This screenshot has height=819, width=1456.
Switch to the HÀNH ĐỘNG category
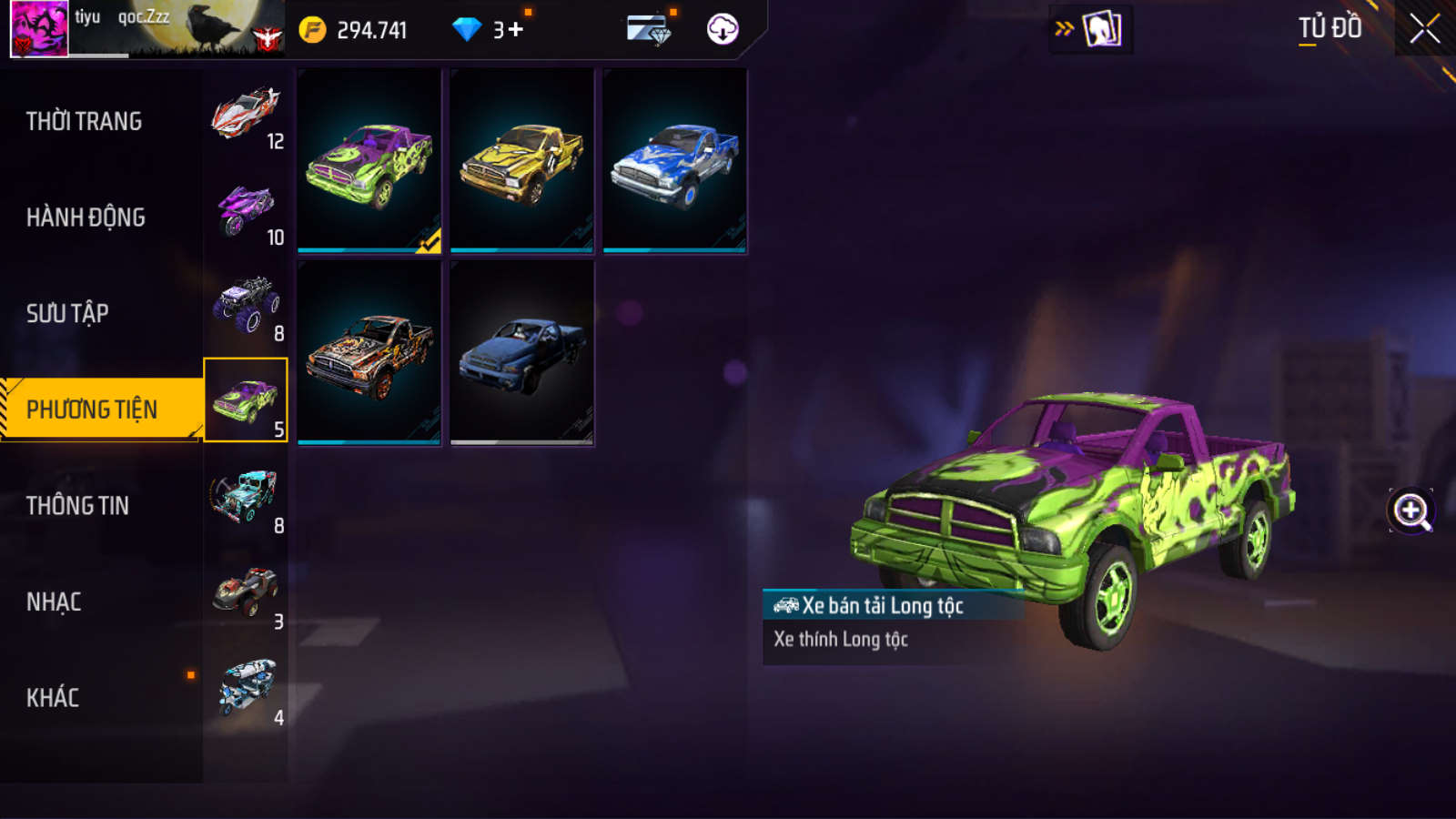point(86,217)
